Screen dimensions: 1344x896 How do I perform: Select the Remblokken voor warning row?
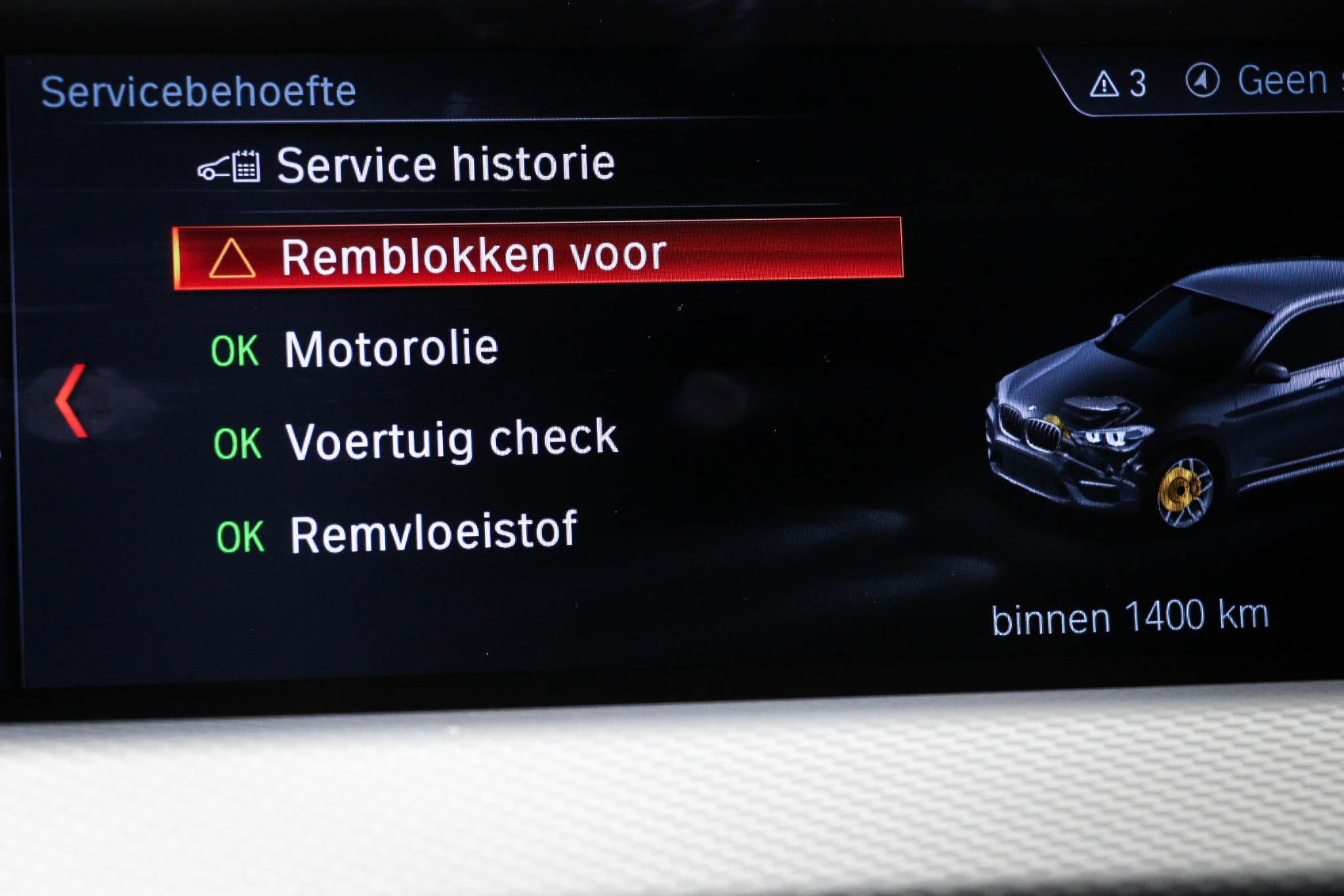pos(537,254)
